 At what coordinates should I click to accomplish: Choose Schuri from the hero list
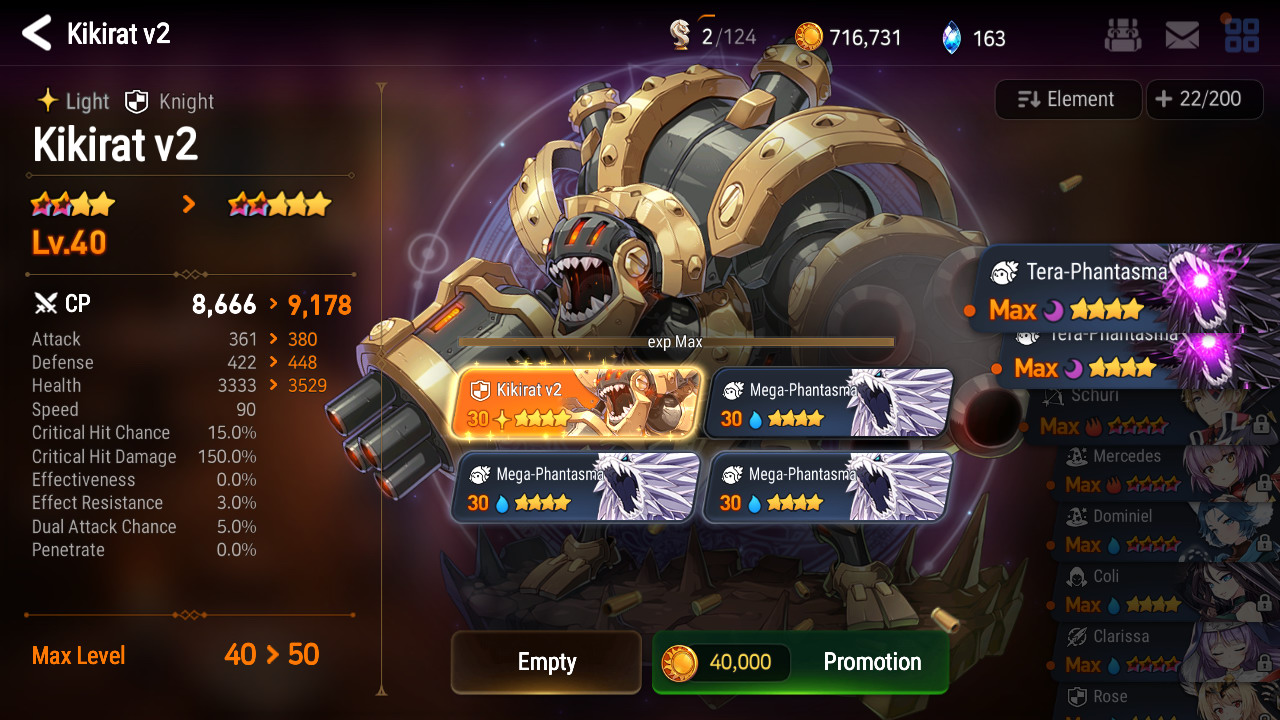coord(1150,412)
